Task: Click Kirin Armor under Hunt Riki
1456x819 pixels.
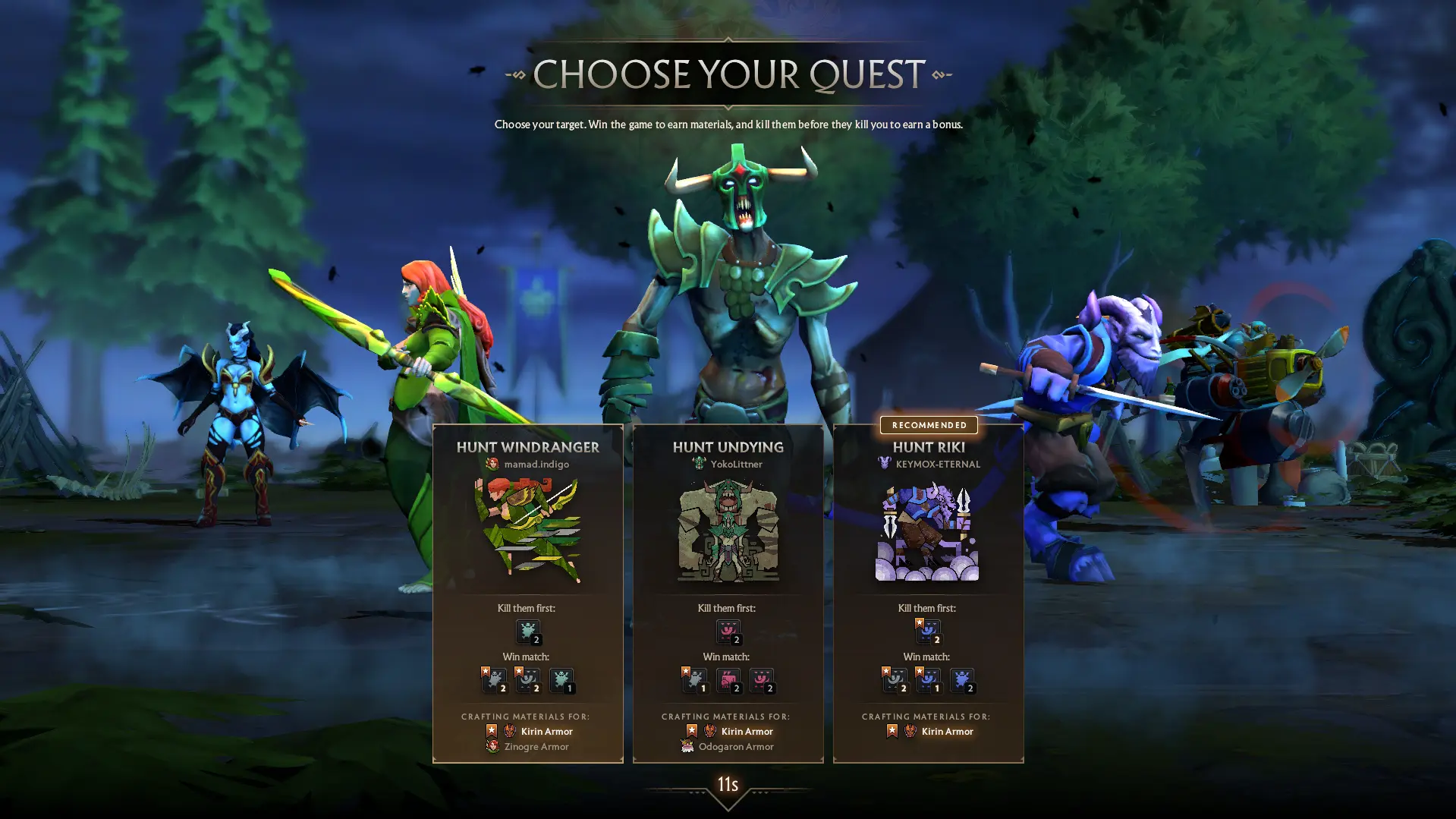Action: click(946, 732)
